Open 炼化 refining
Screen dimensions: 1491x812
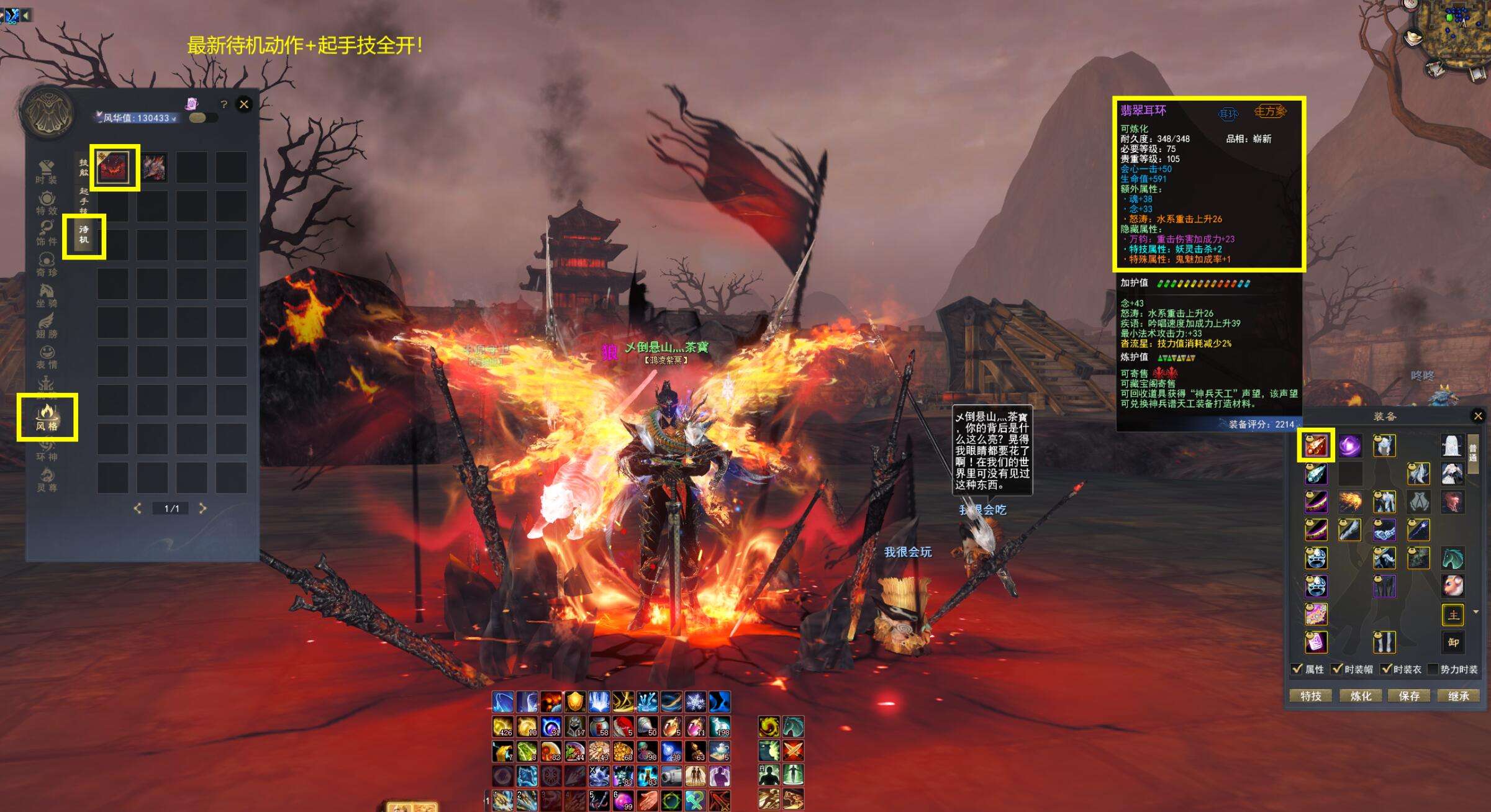(x=1361, y=696)
